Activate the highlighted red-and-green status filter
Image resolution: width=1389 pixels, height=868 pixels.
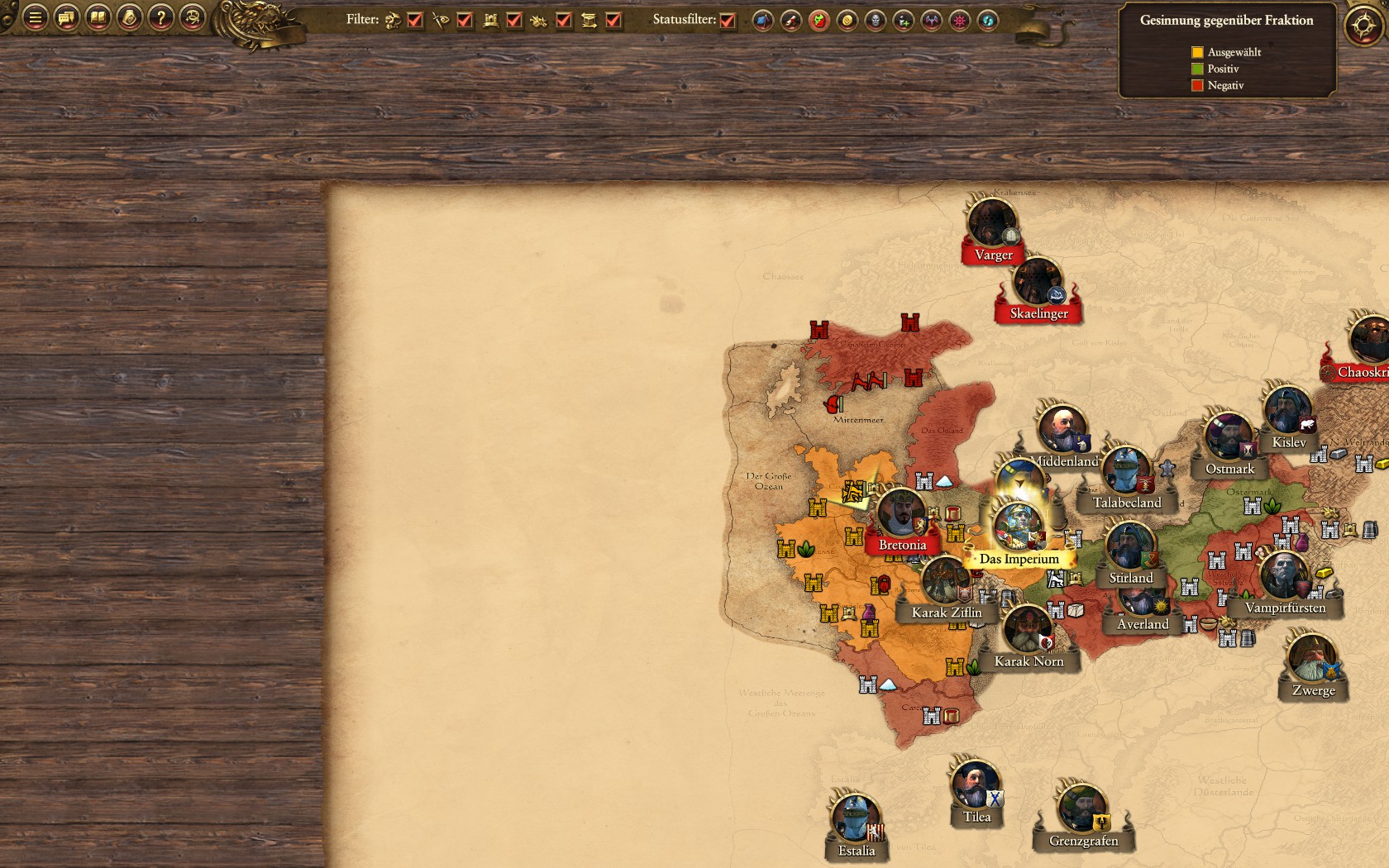(x=819, y=21)
